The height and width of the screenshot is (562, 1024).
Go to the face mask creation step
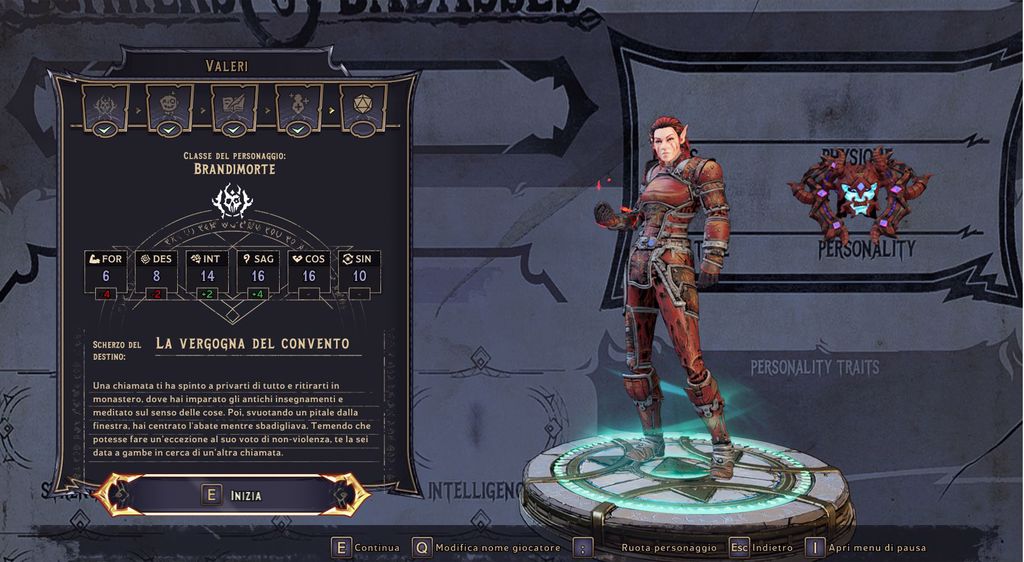tap(170, 105)
